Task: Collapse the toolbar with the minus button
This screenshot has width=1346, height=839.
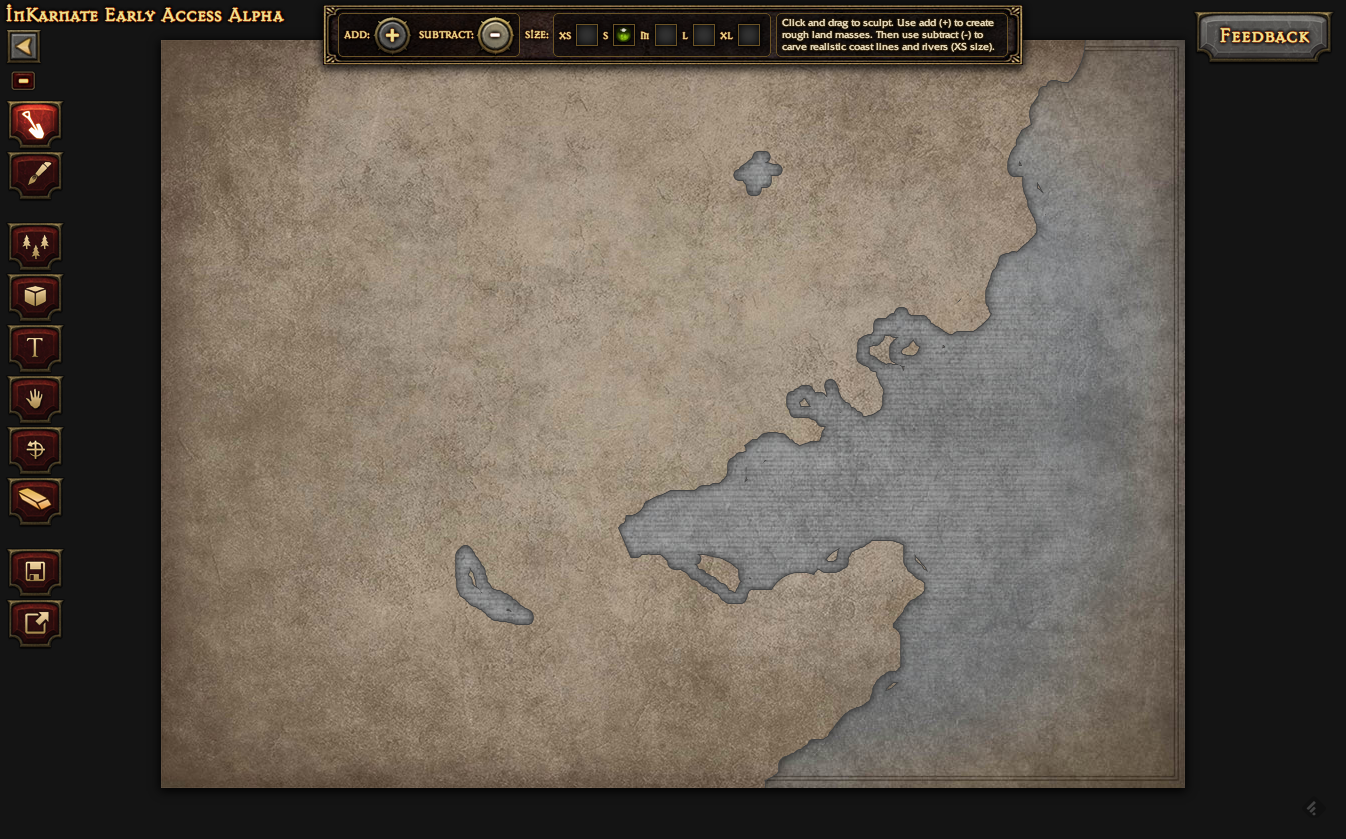Action: (23, 81)
